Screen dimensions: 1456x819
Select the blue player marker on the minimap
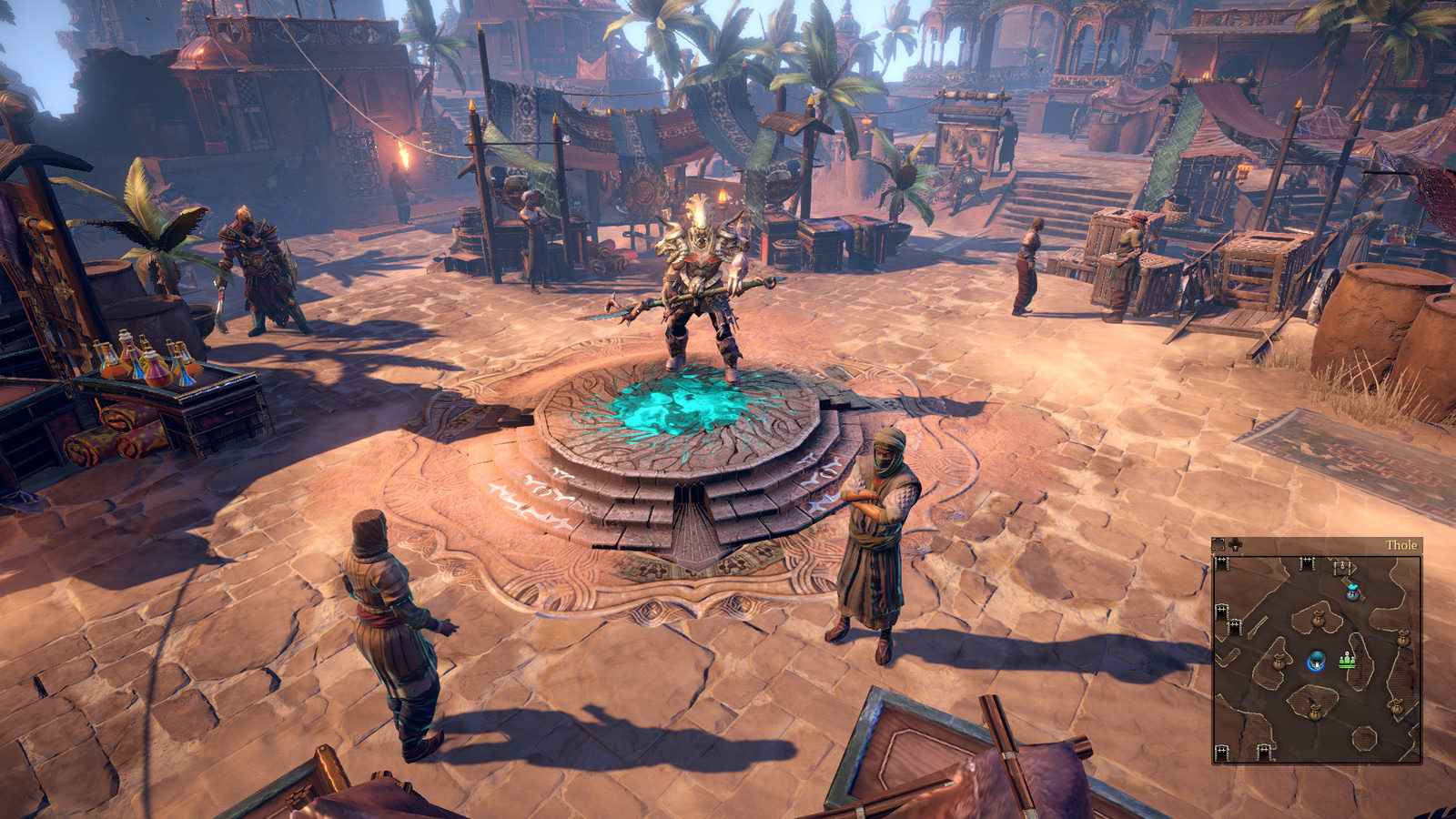click(1317, 661)
